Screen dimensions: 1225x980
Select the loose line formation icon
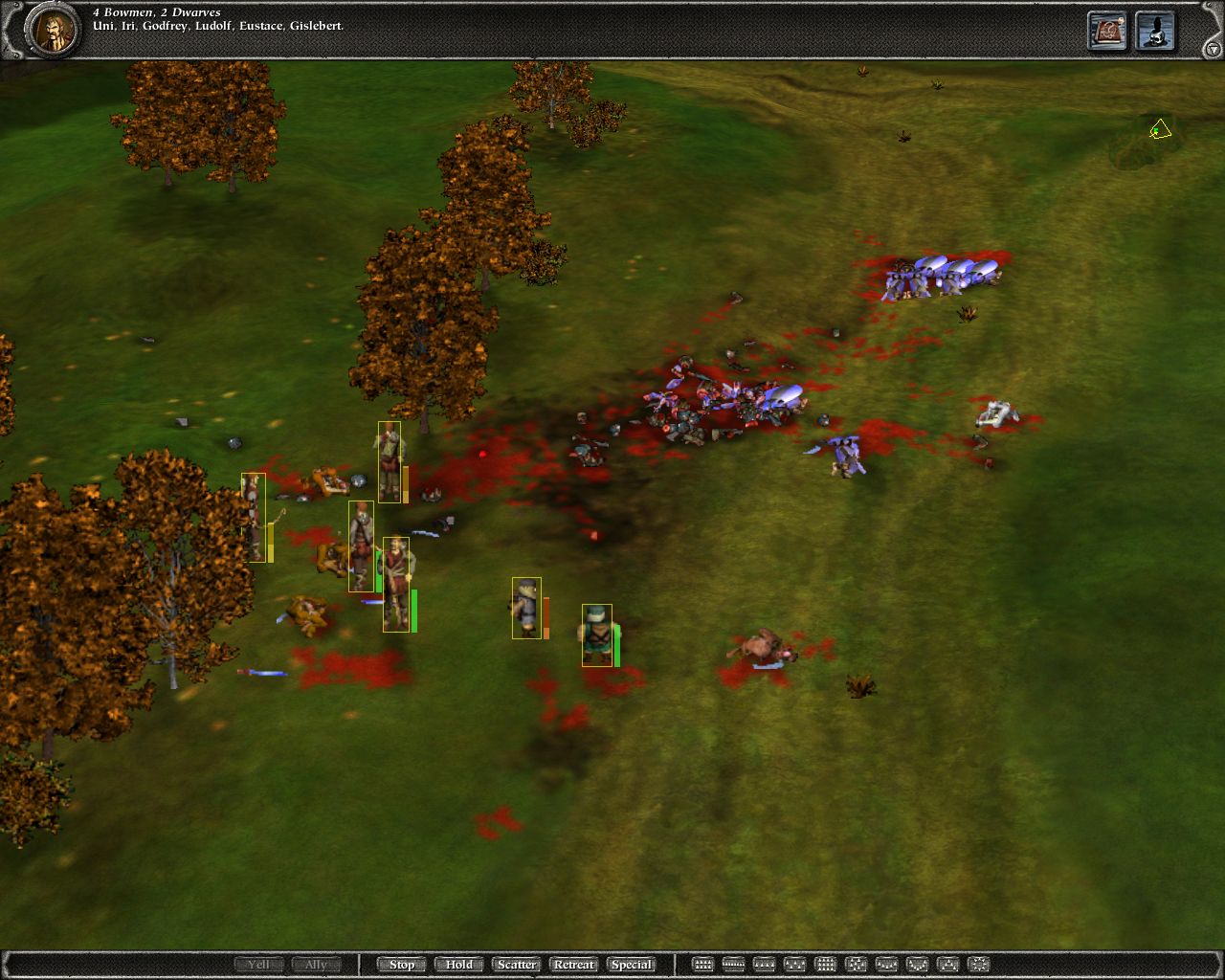click(x=764, y=964)
